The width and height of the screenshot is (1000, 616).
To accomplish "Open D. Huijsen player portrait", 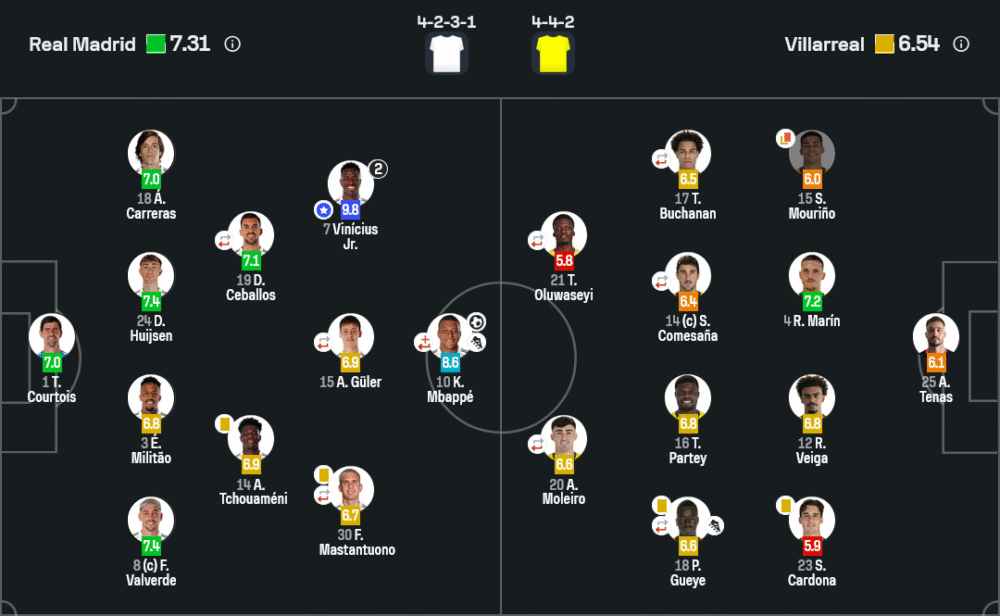I will pyautogui.click(x=151, y=276).
